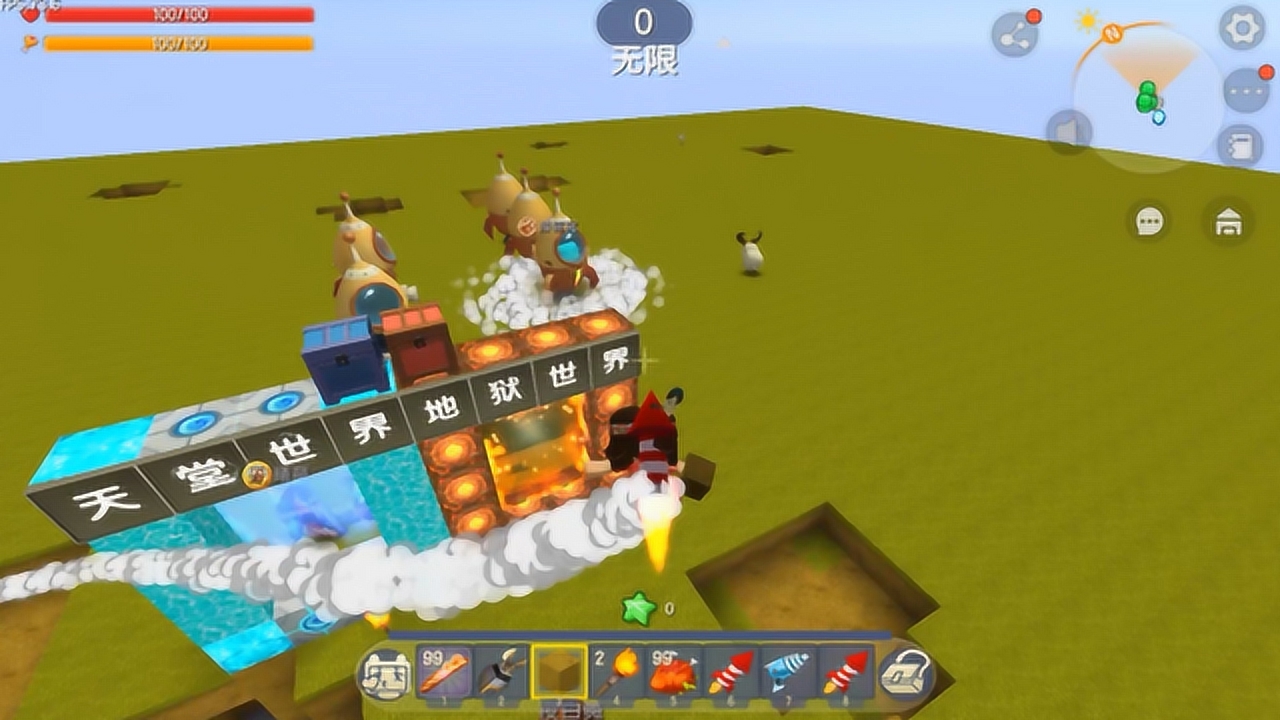
Task: Toggle the speaker voice button
Action: click(1066, 132)
